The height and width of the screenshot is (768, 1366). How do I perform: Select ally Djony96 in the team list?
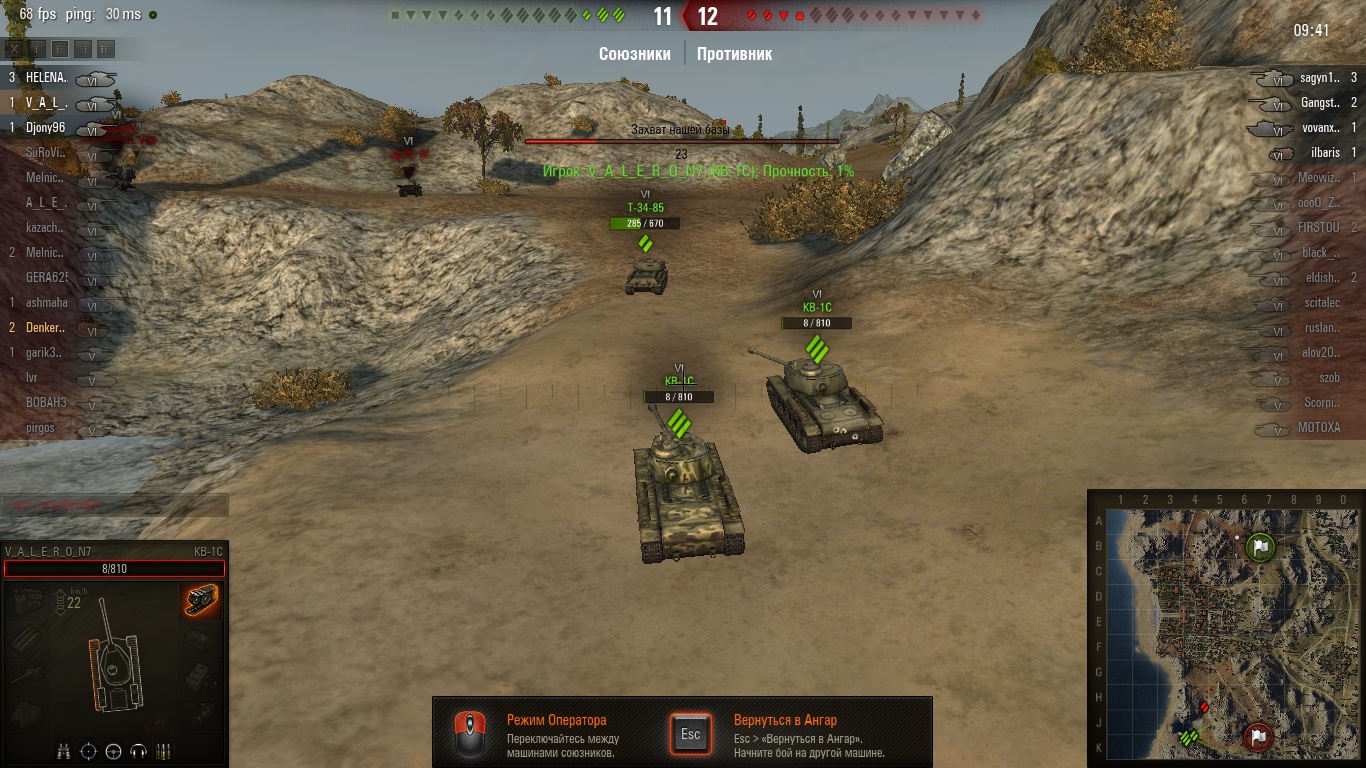tap(46, 127)
